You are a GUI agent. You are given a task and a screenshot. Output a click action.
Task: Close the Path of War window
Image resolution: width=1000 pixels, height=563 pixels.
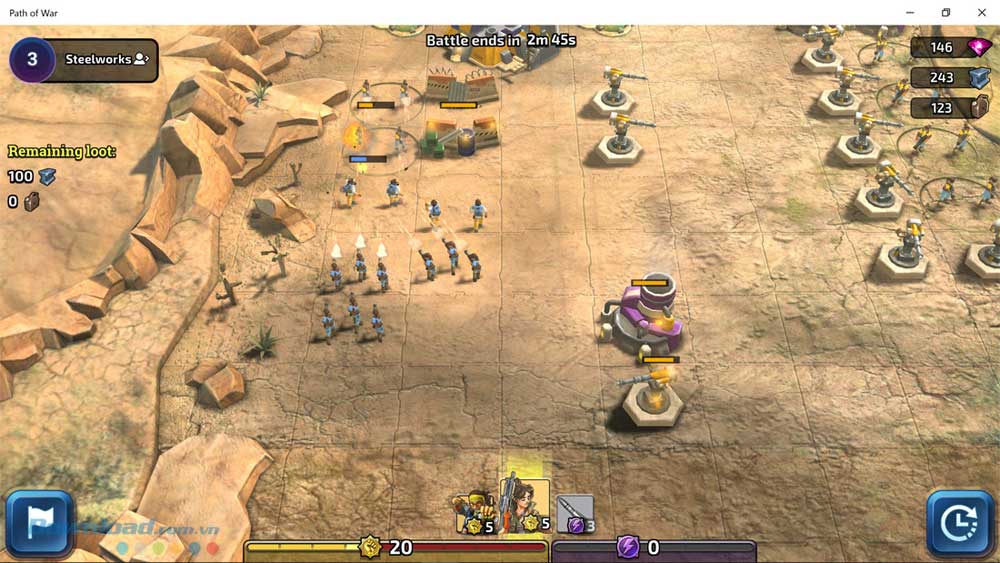(982, 12)
